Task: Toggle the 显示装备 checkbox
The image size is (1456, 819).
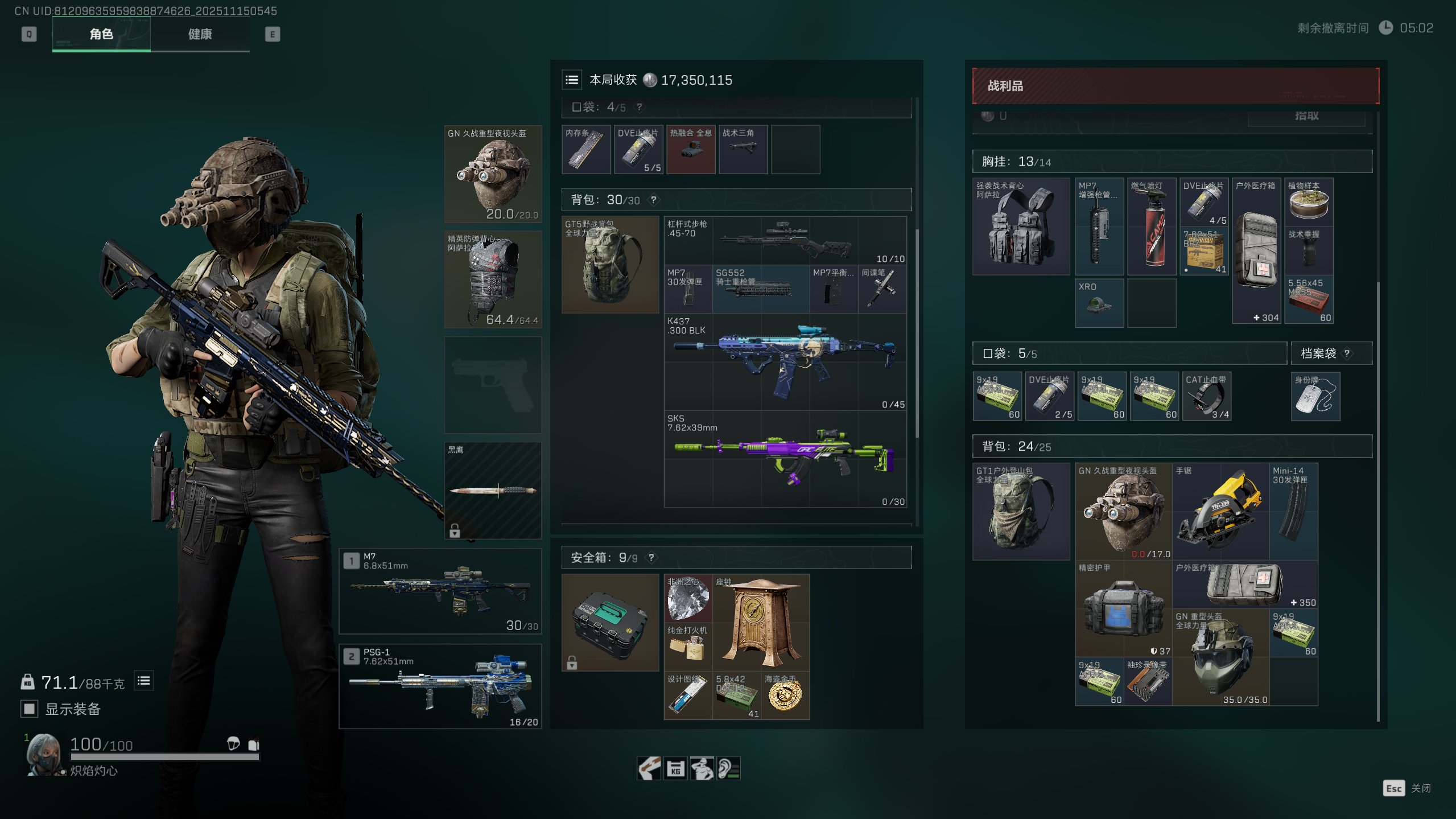Action: pos(29,709)
